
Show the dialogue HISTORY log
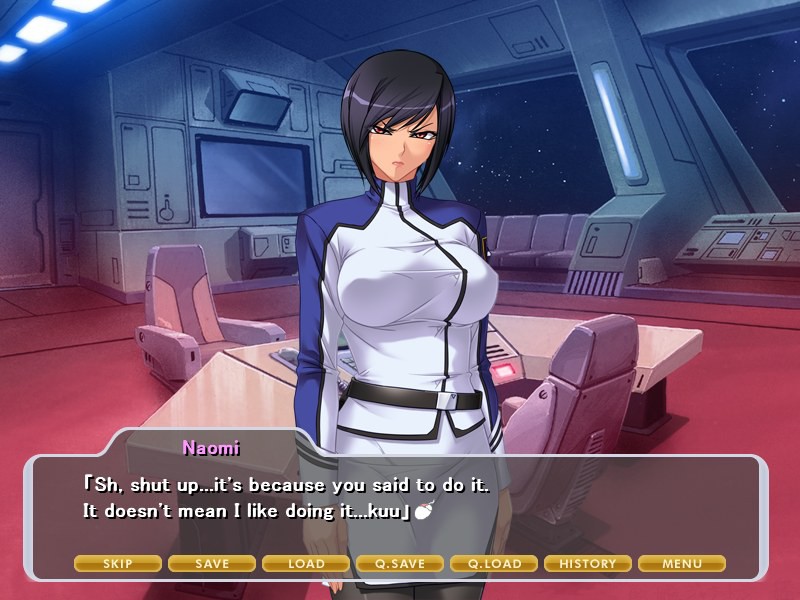point(588,564)
